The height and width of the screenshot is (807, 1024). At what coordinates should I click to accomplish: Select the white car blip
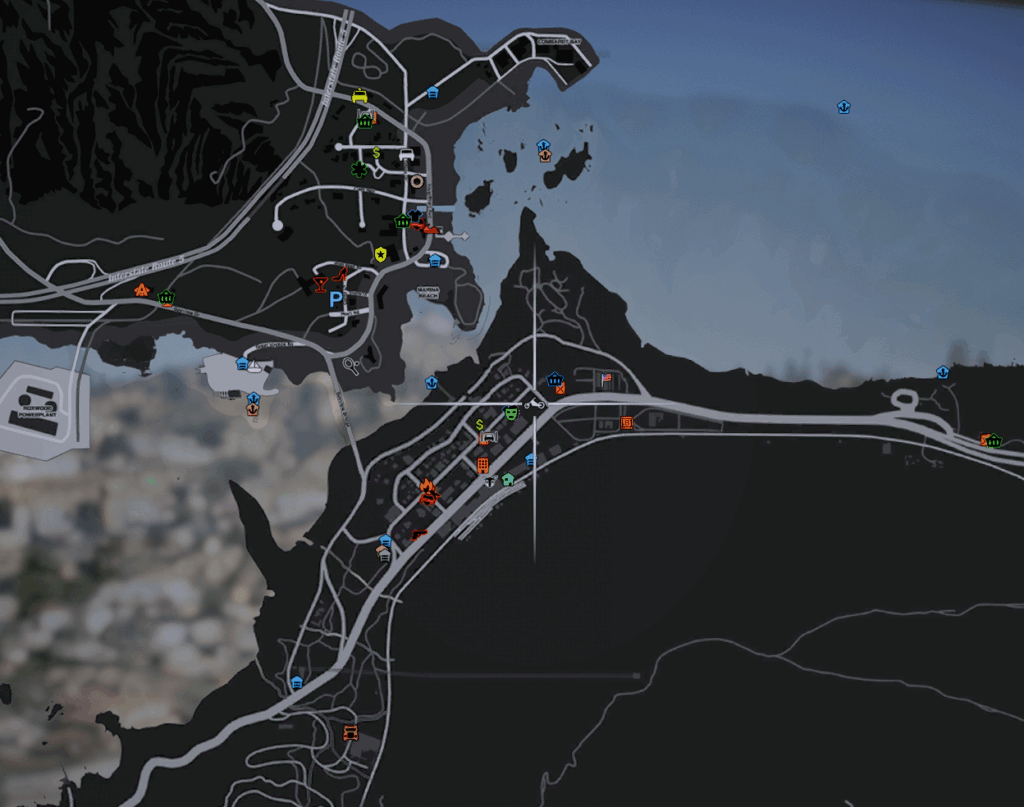[405, 154]
